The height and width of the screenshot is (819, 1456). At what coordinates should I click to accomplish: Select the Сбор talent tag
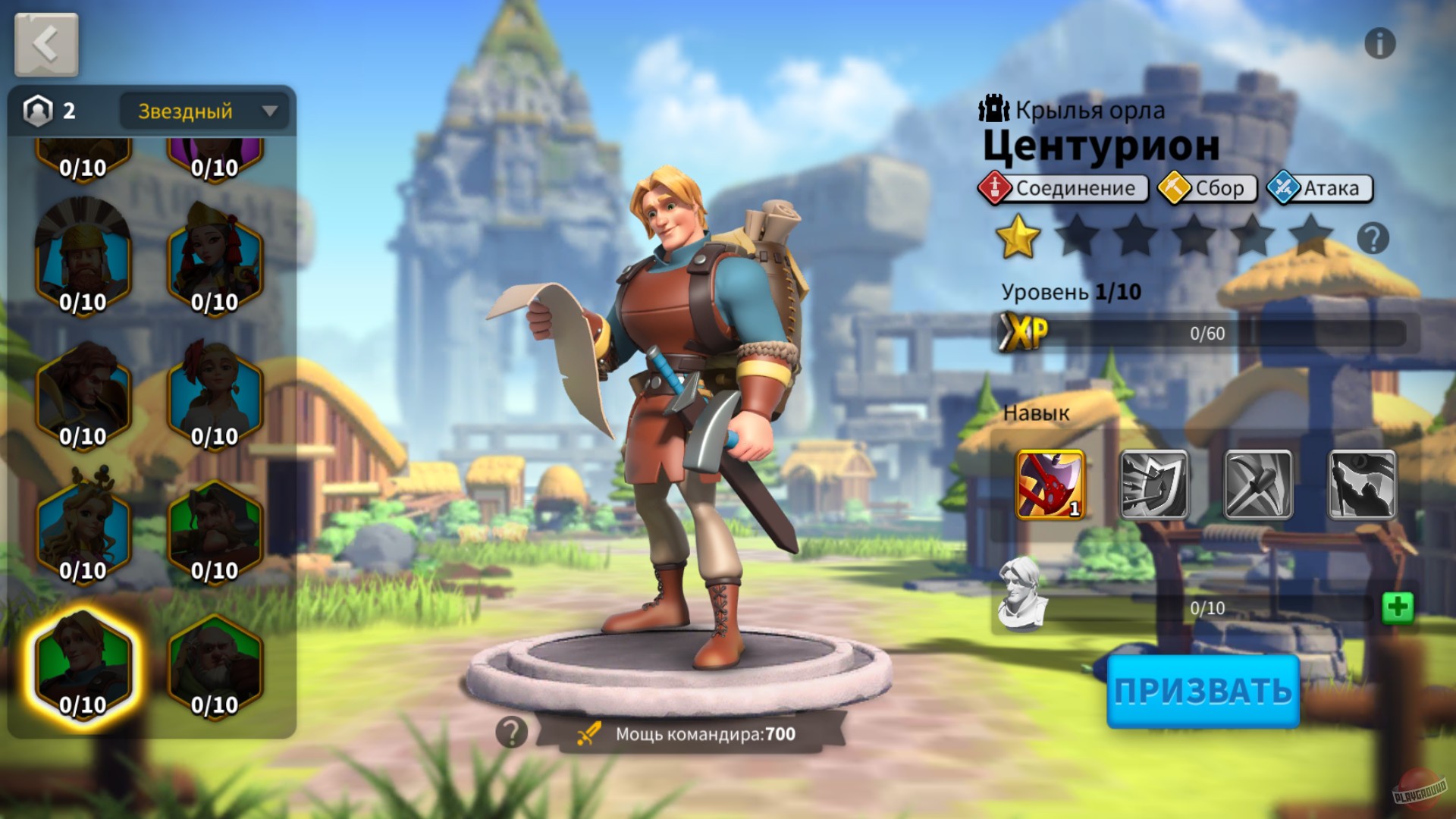coord(1209,187)
